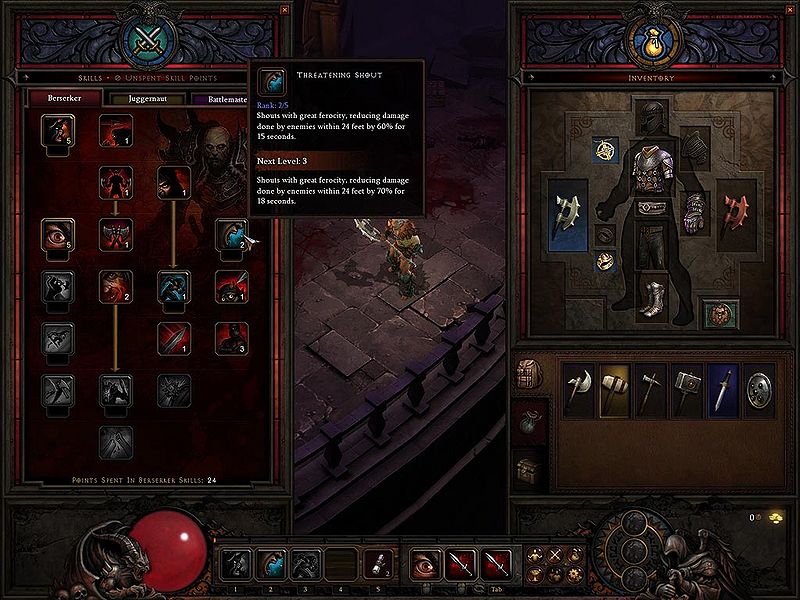Click the red eye skill on the action bar
Screen dimensions: 800x600
(426, 565)
